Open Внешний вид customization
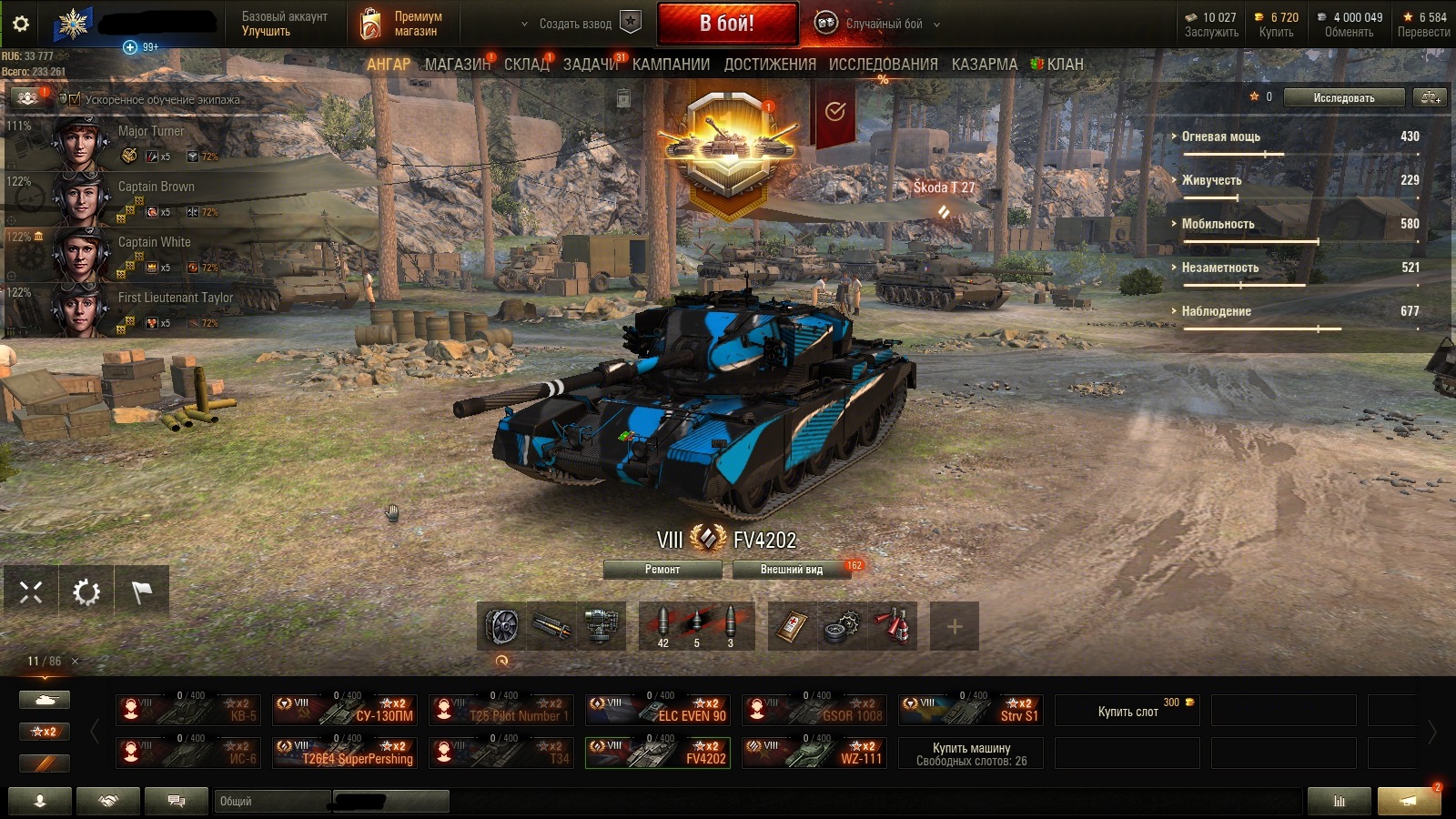Viewport: 1456px width, 819px height. click(x=791, y=570)
